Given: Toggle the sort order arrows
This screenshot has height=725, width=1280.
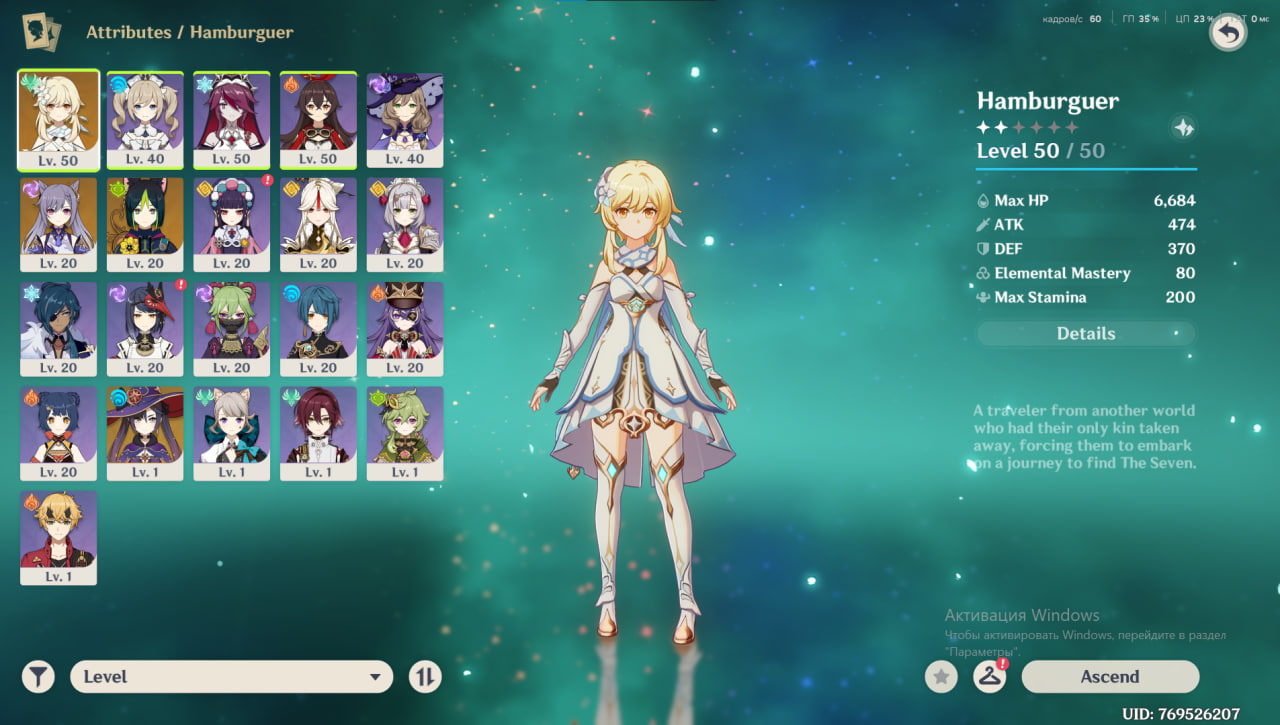Looking at the screenshot, I should point(425,677).
